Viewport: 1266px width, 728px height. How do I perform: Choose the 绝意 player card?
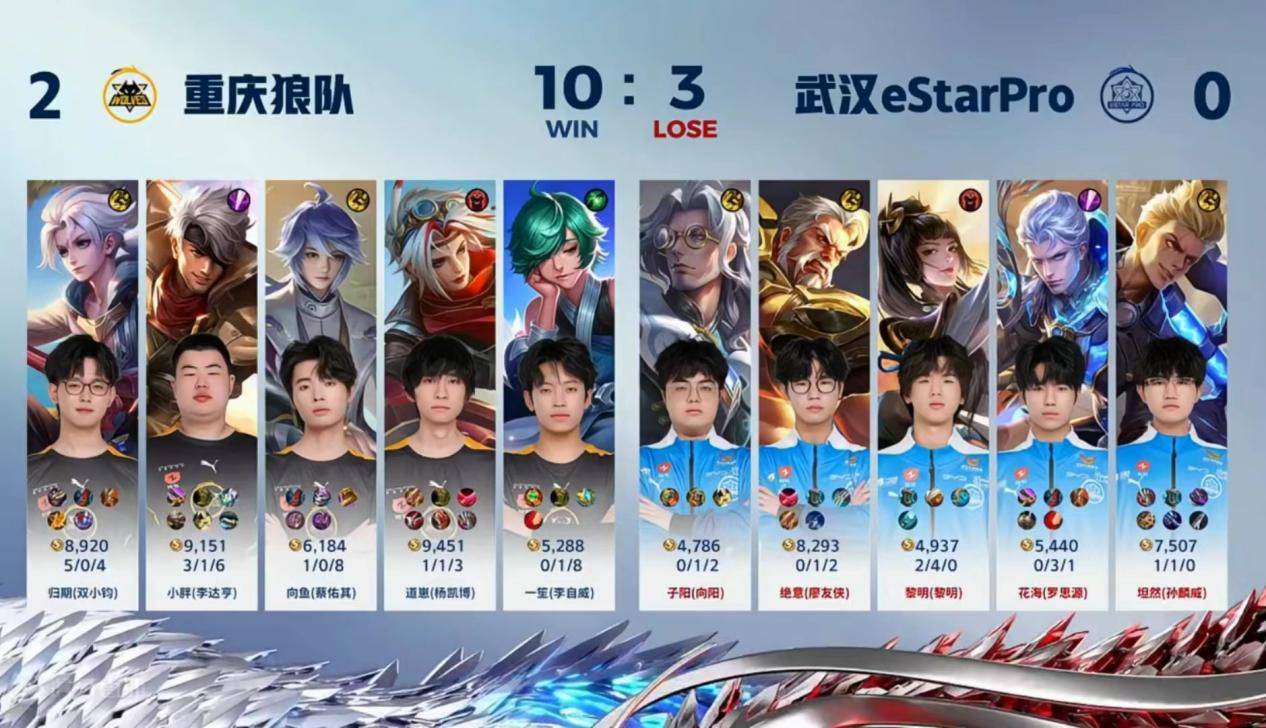pos(814,395)
